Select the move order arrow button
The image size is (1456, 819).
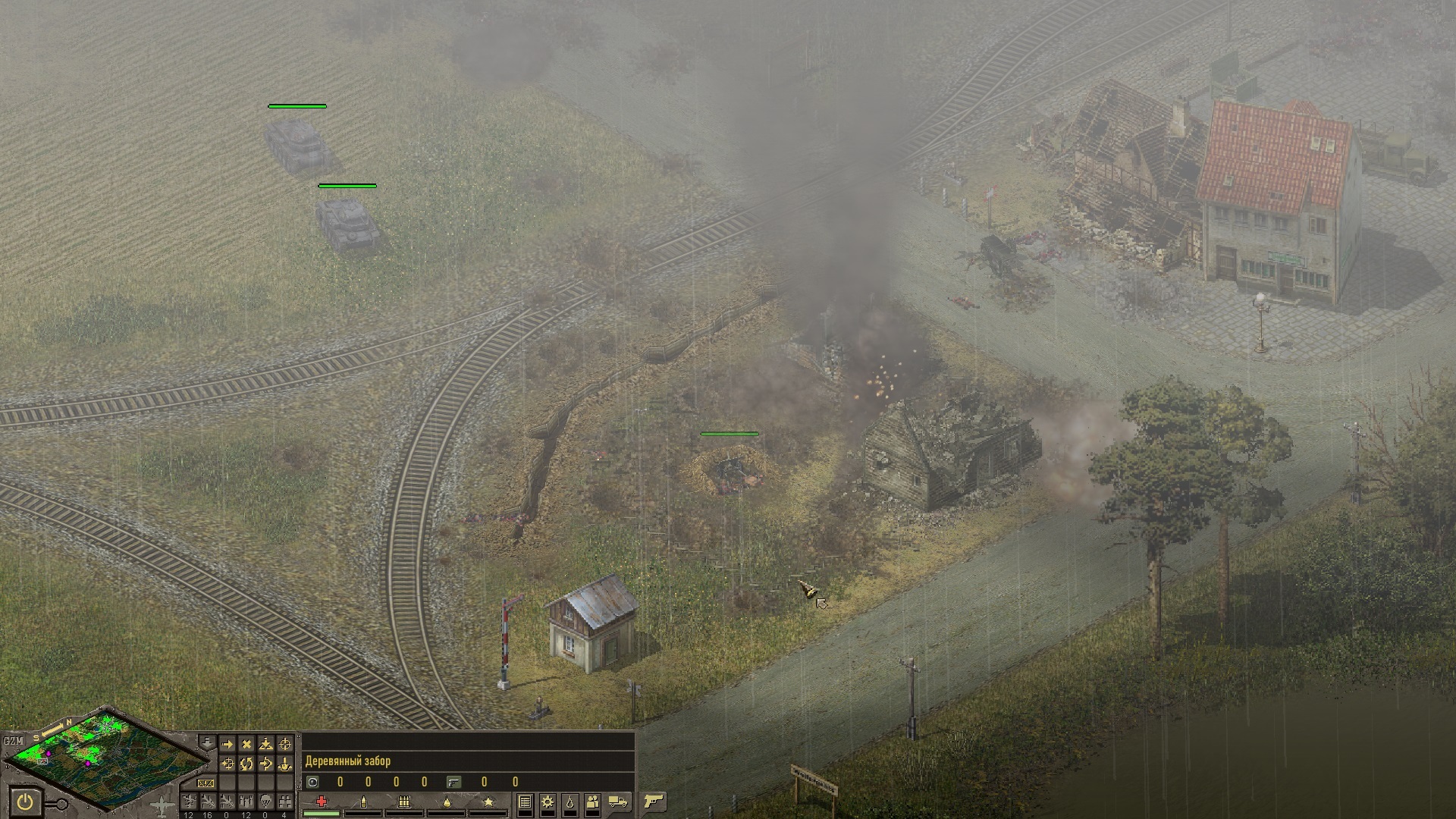[x=227, y=744]
